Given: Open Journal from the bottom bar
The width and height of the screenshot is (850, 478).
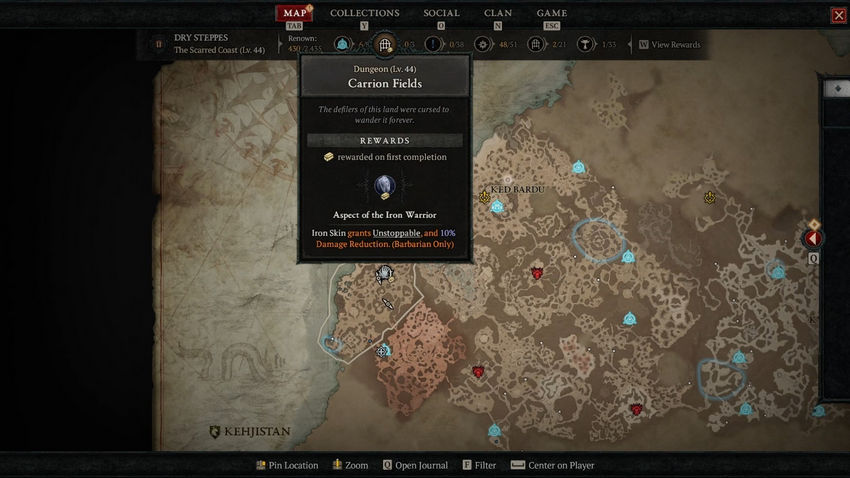Looking at the screenshot, I should [x=416, y=465].
